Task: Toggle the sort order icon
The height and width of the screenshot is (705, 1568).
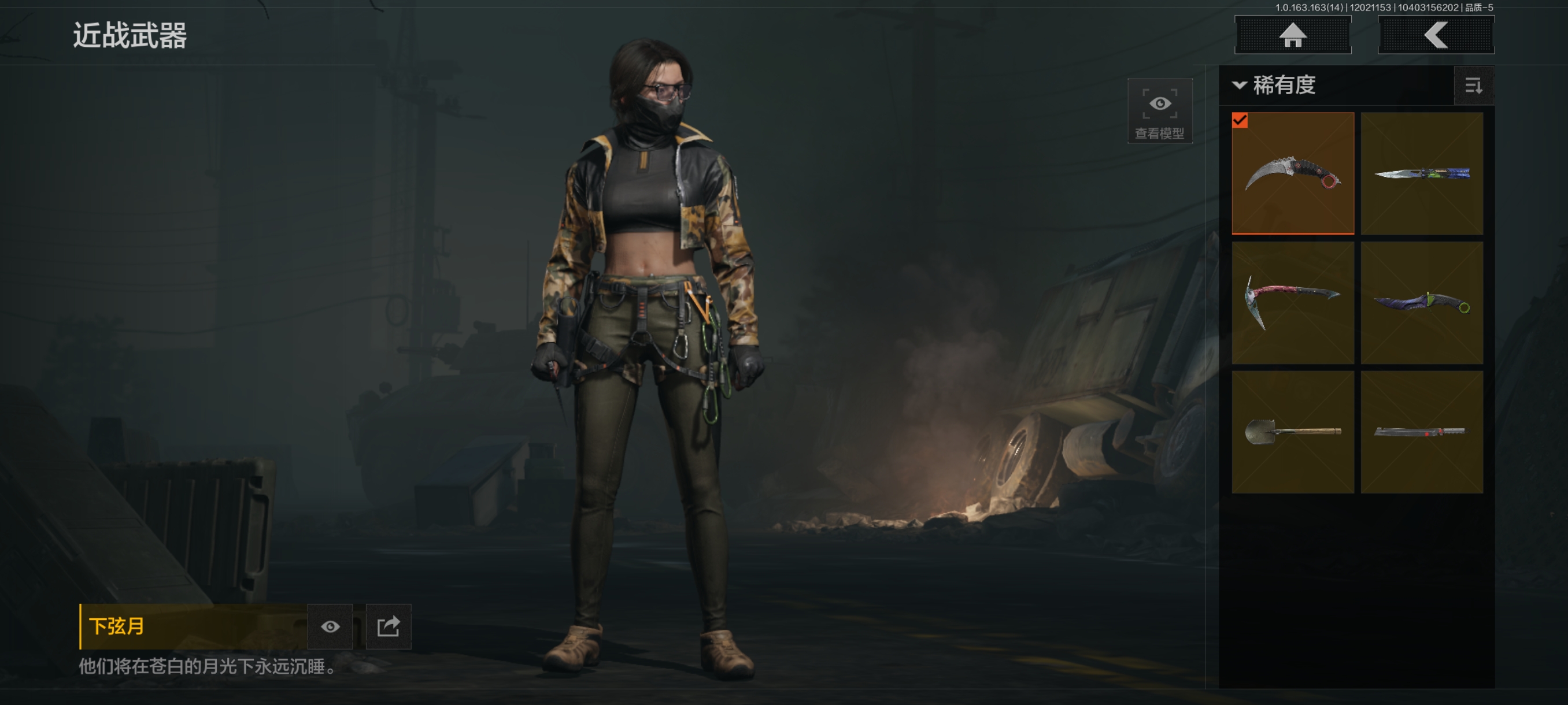Action: tap(1473, 86)
